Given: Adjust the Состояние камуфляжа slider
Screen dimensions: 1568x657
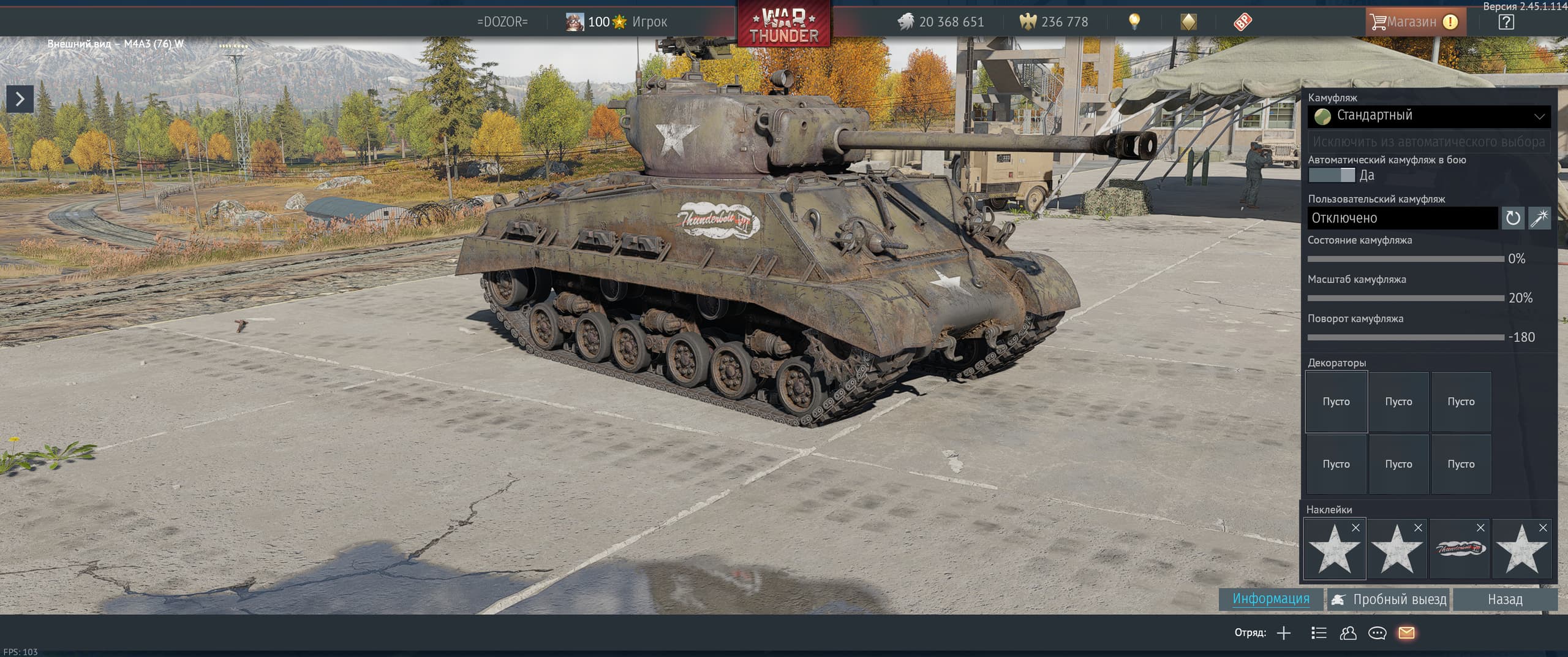Looking at the screenshot, I should point(1406,259).
